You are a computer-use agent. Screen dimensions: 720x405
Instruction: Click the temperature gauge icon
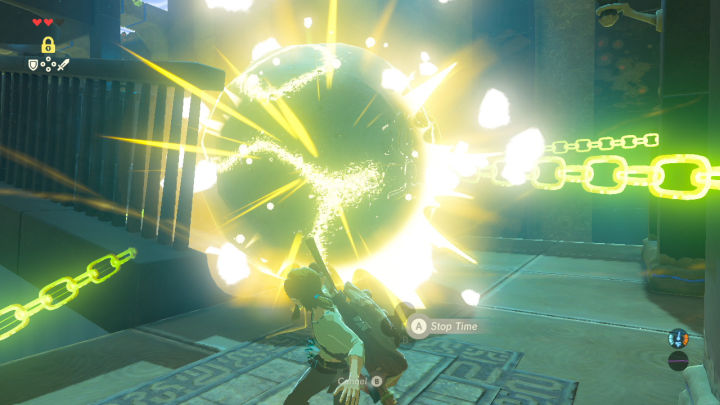(x=678, y=338)
